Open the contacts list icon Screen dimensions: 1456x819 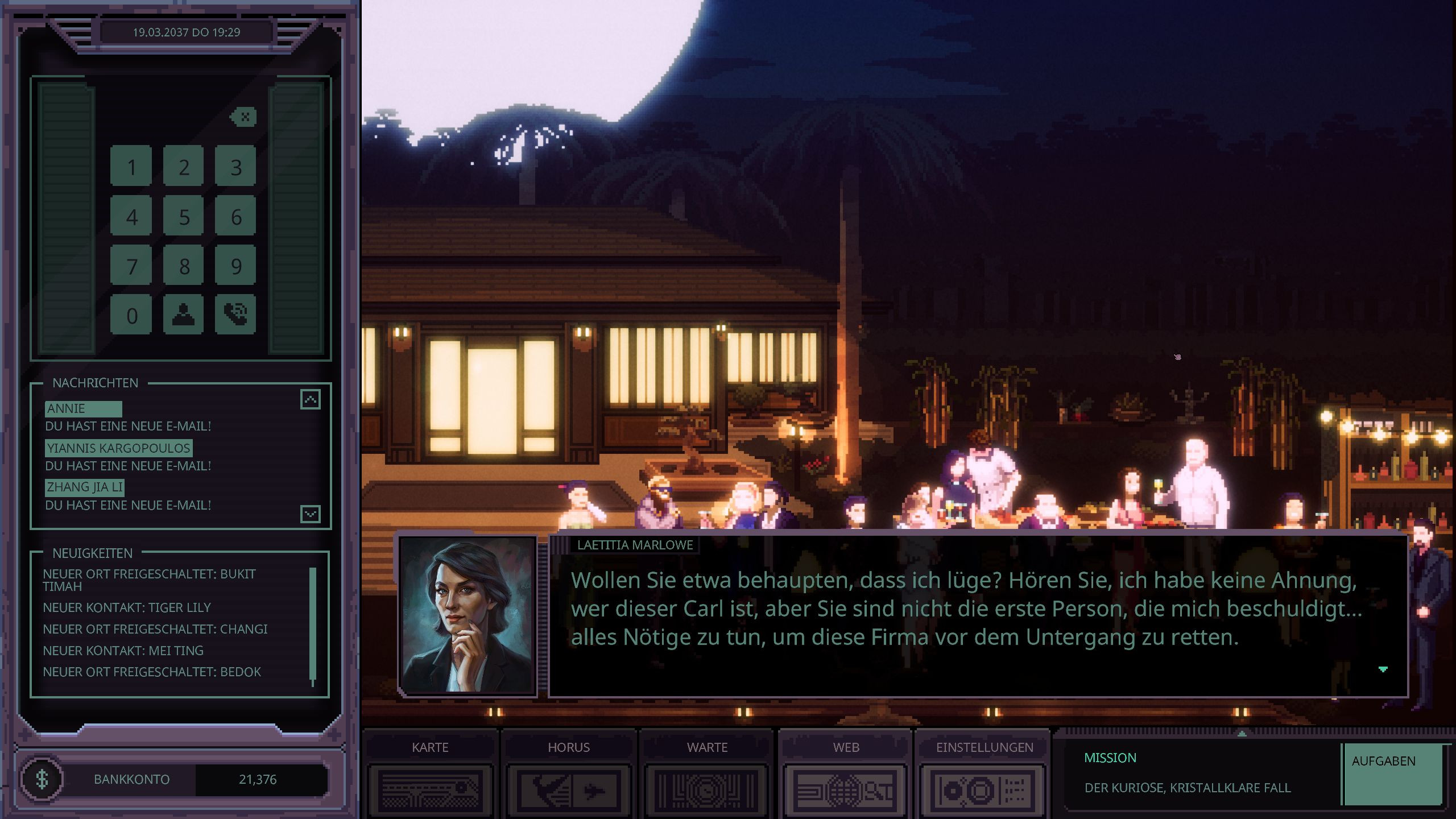[183, 314]
